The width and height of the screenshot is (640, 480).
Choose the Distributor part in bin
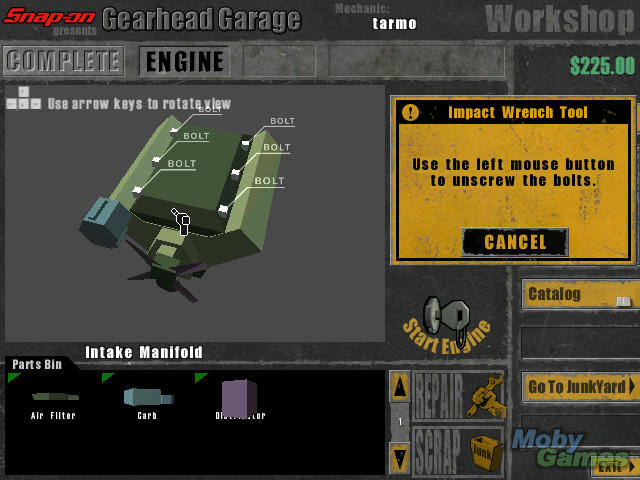[x=239, y=398]
